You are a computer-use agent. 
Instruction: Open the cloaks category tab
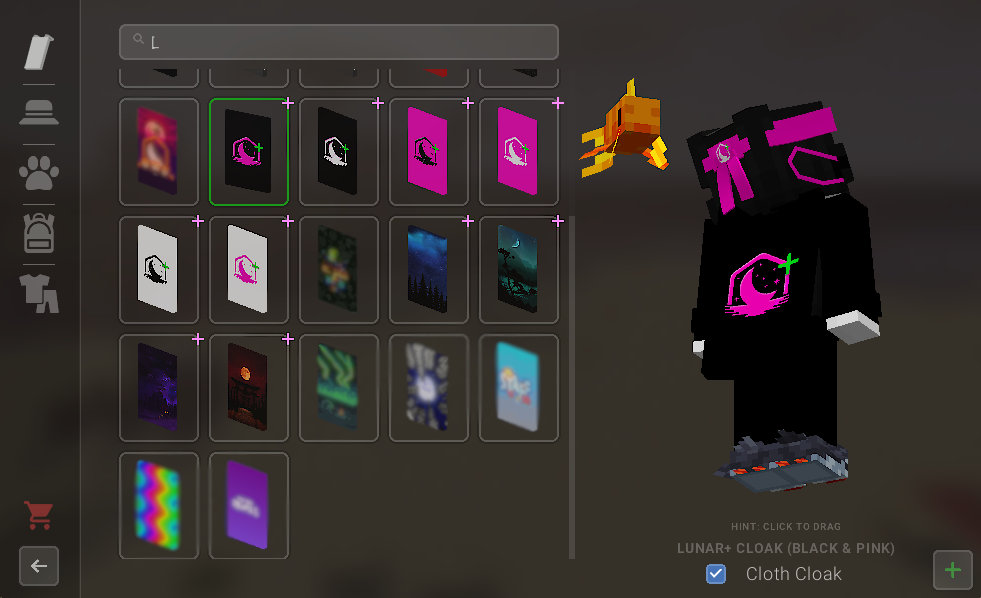pos(39,52)
